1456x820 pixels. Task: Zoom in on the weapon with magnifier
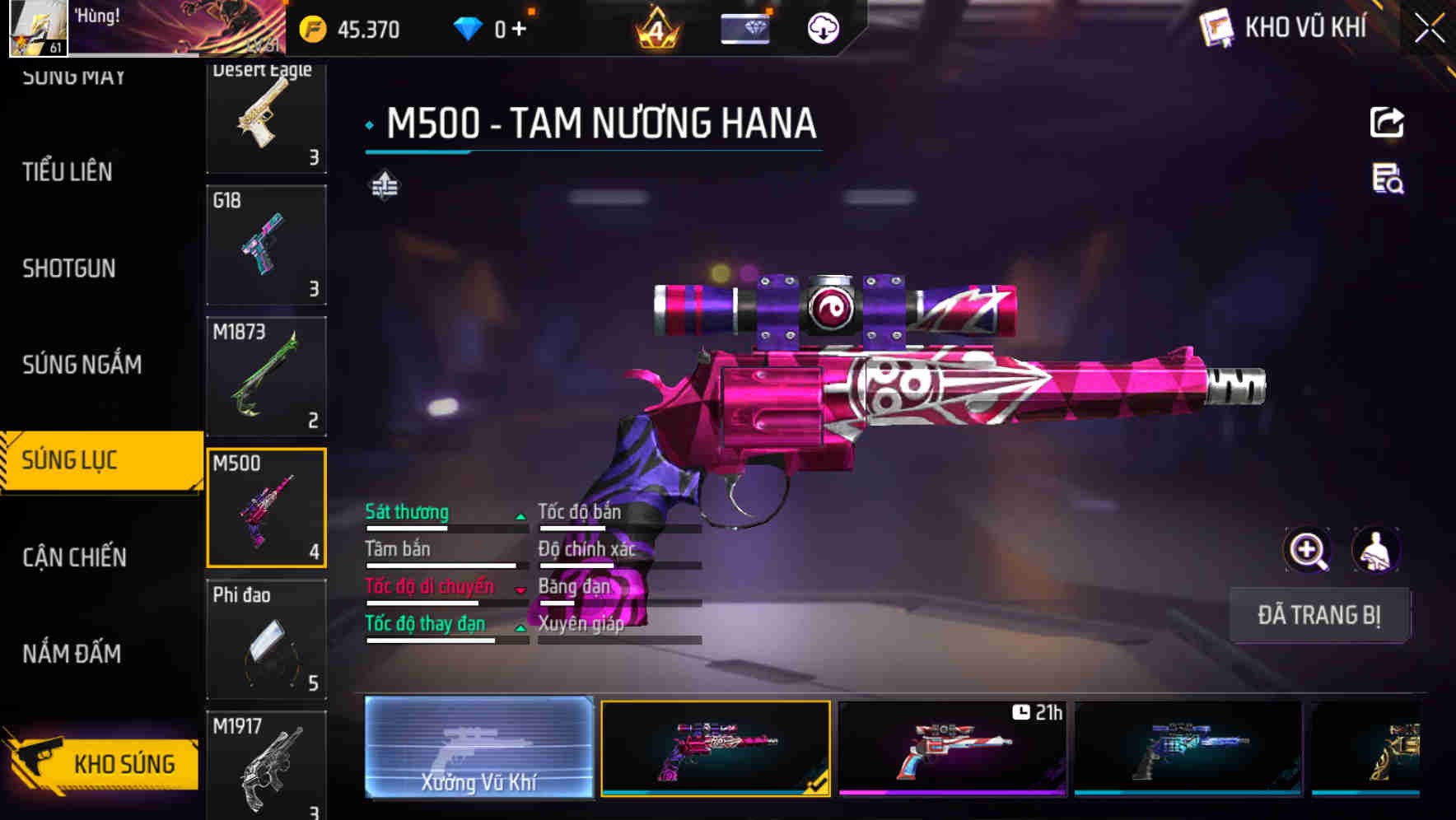1307,550
